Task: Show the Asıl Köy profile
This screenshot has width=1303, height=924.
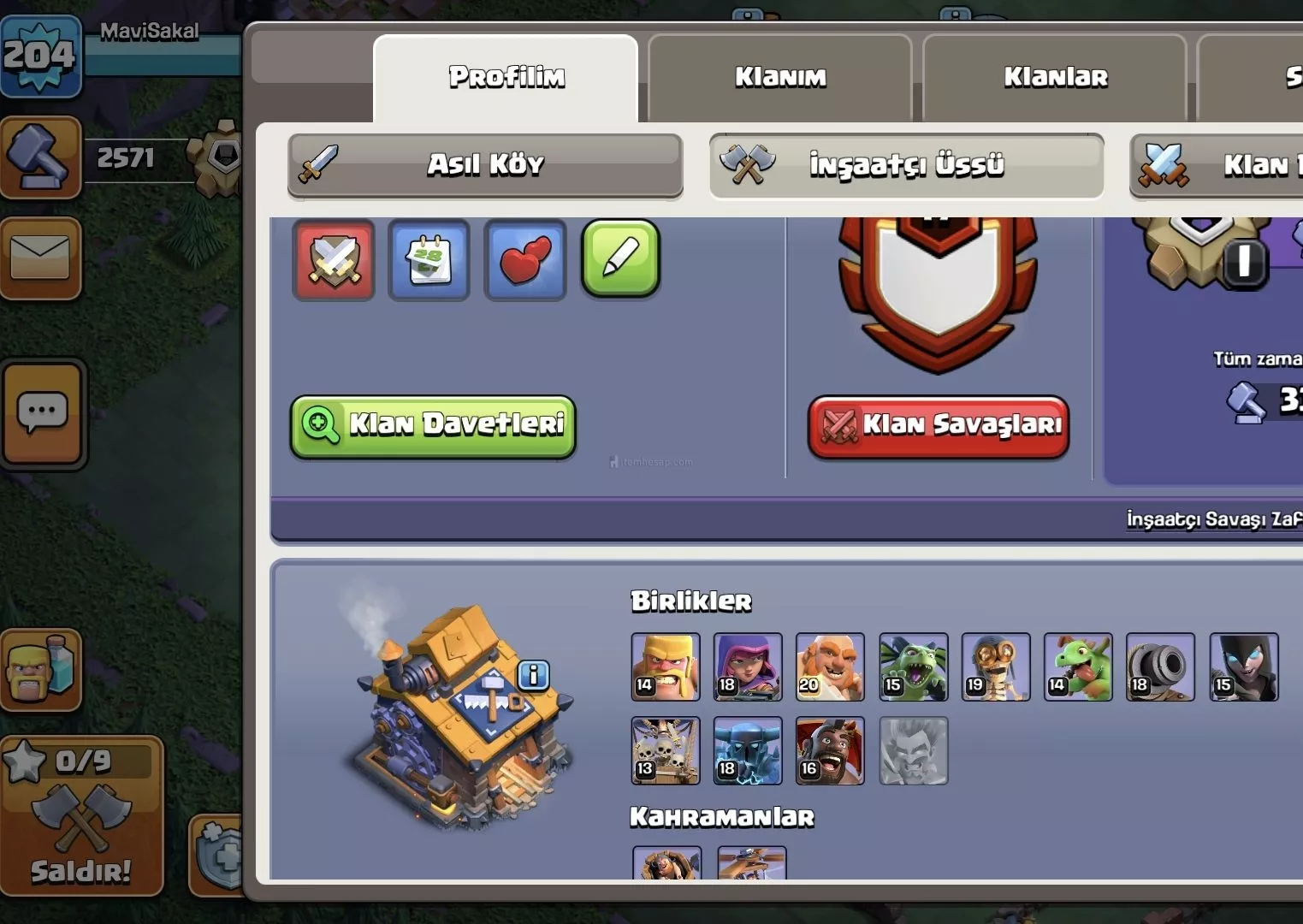Action: [485, 164]
